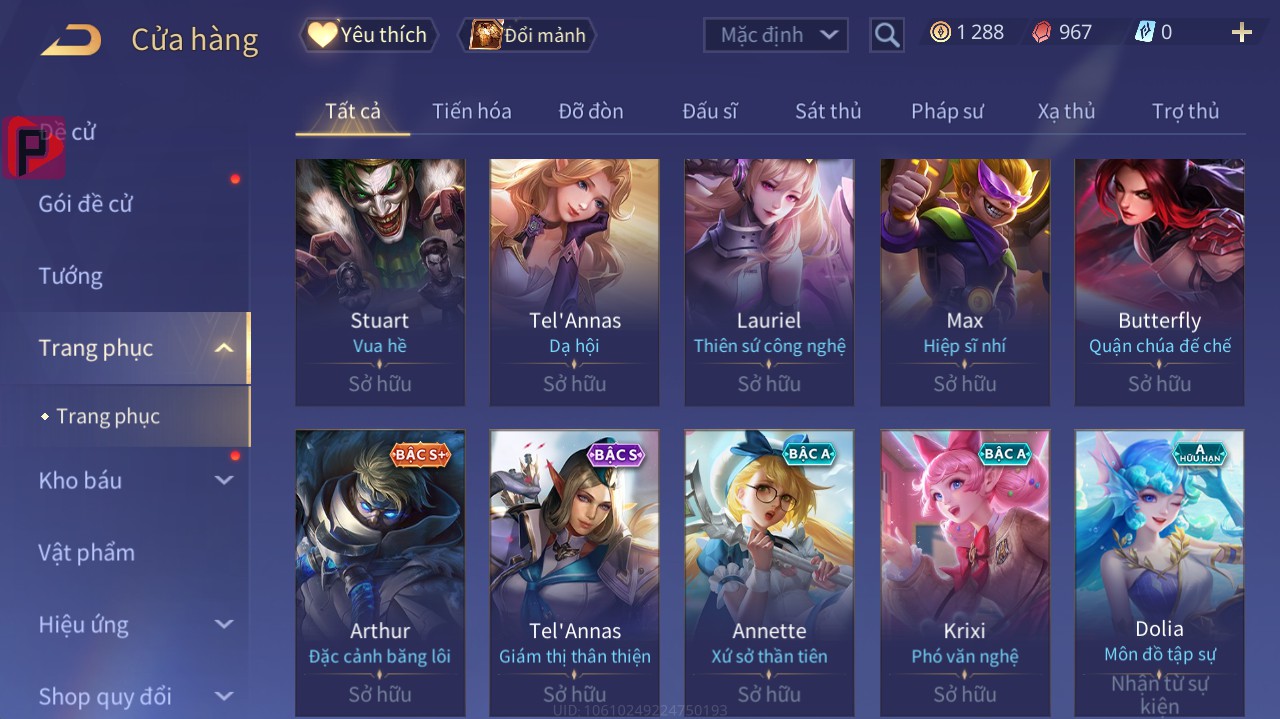Filter by Xạ thủ heroes

click(1066, 111)
